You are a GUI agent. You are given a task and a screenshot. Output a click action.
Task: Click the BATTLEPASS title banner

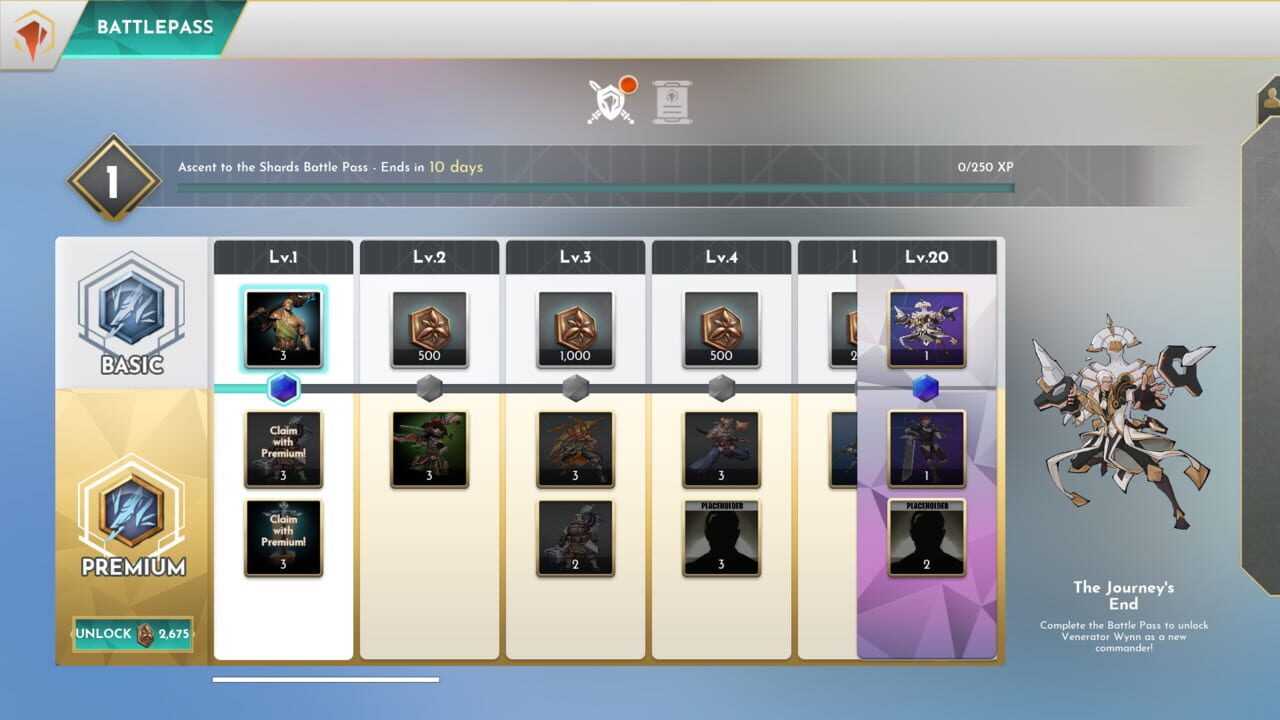150,27
